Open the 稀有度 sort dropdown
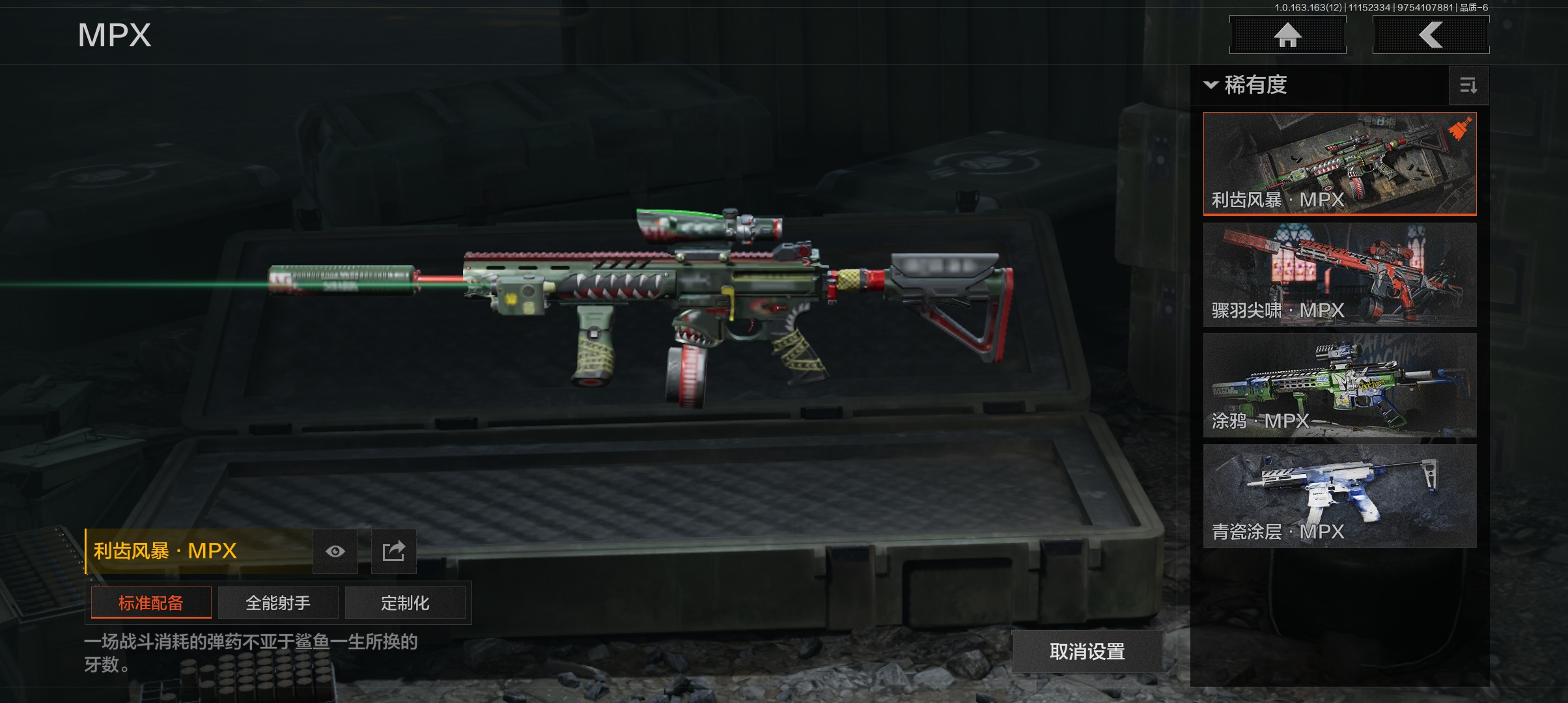 pyautogui.click(x=1246, y=85)
